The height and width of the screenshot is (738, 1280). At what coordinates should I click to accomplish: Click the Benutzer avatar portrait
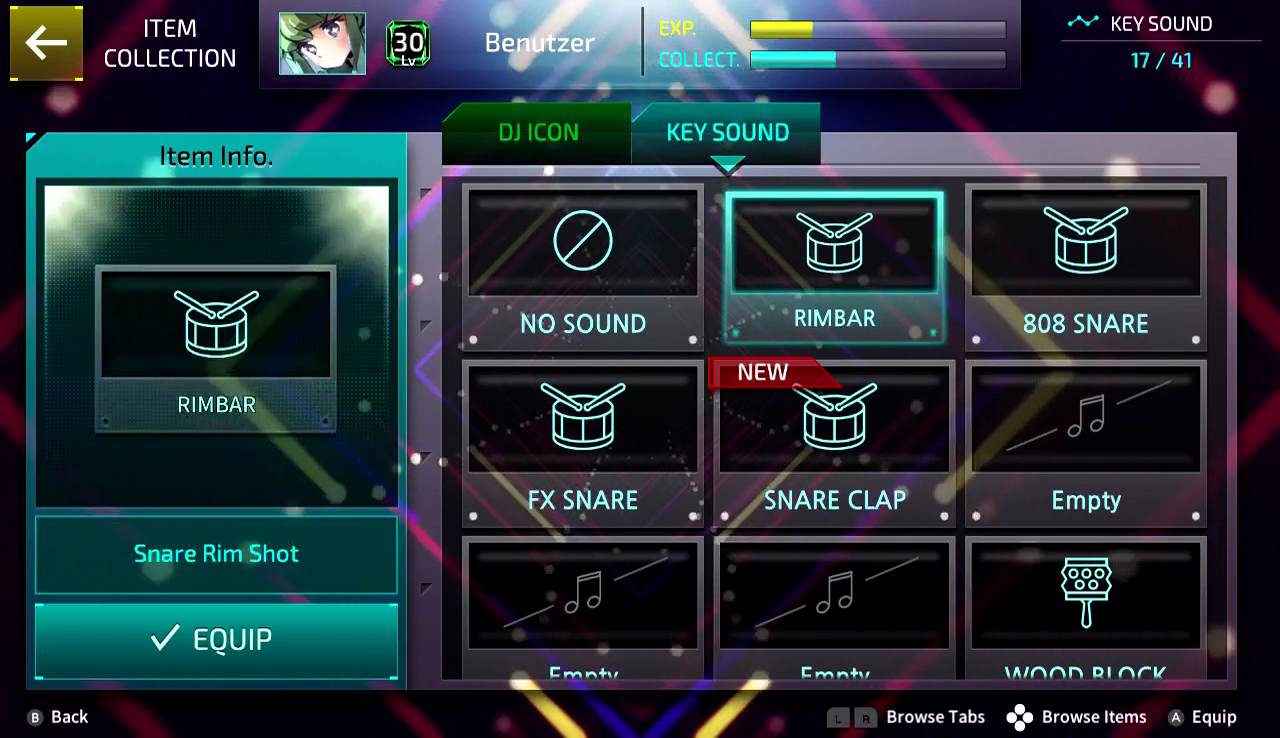coord(322,43)
